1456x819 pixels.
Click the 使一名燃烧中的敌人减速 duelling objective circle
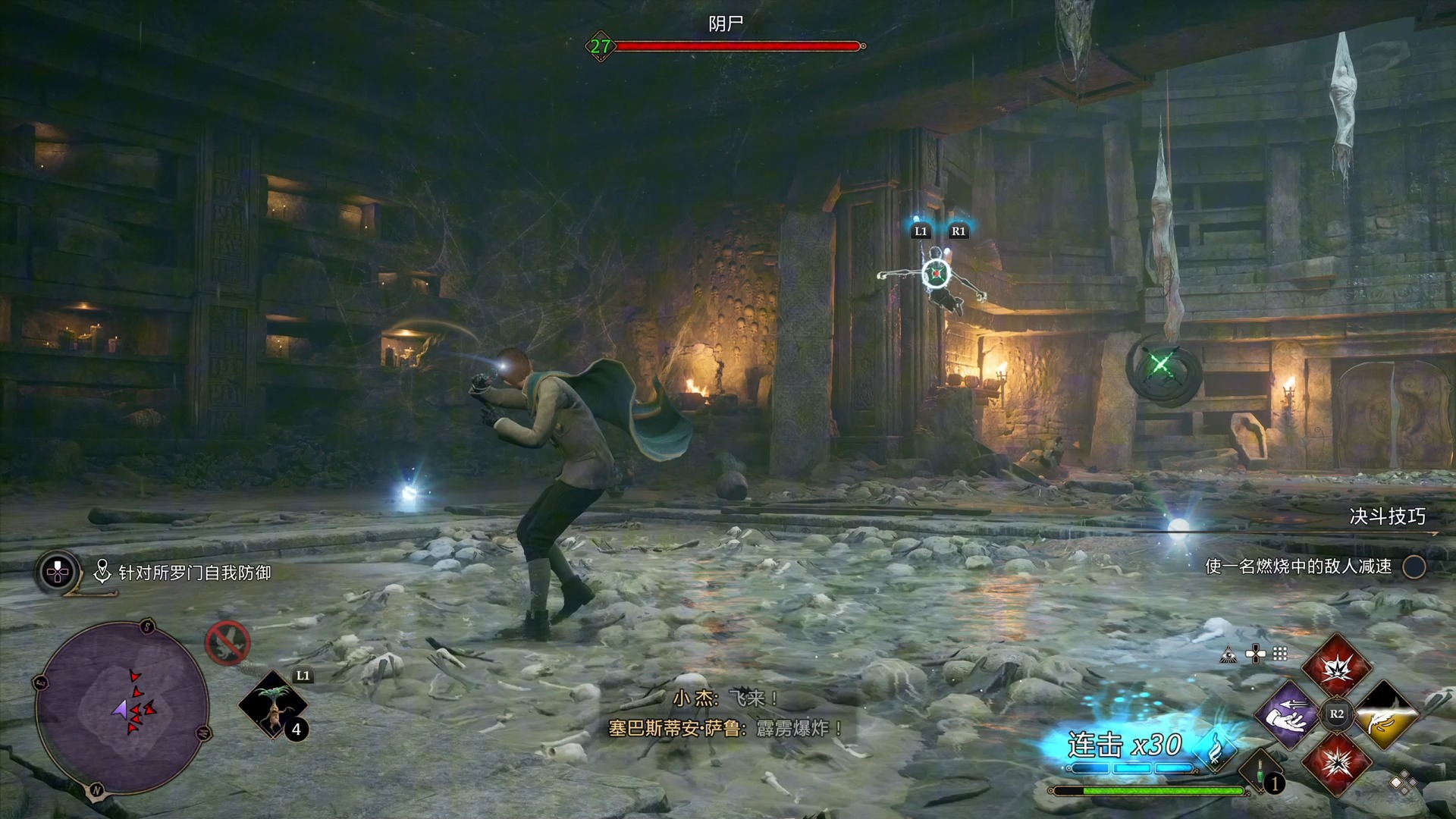1414,566
